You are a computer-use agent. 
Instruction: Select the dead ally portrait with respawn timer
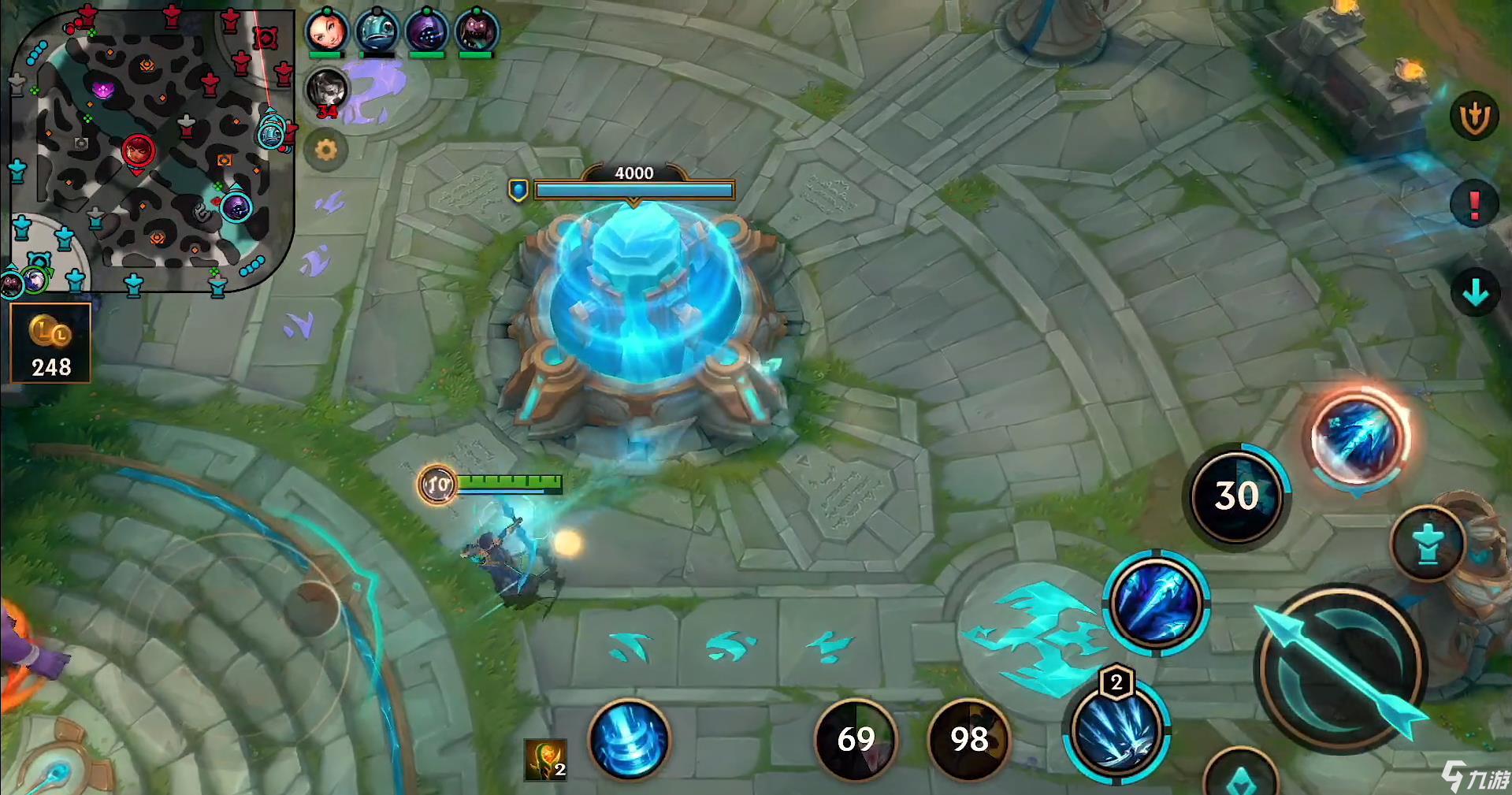tap(326, 91)
